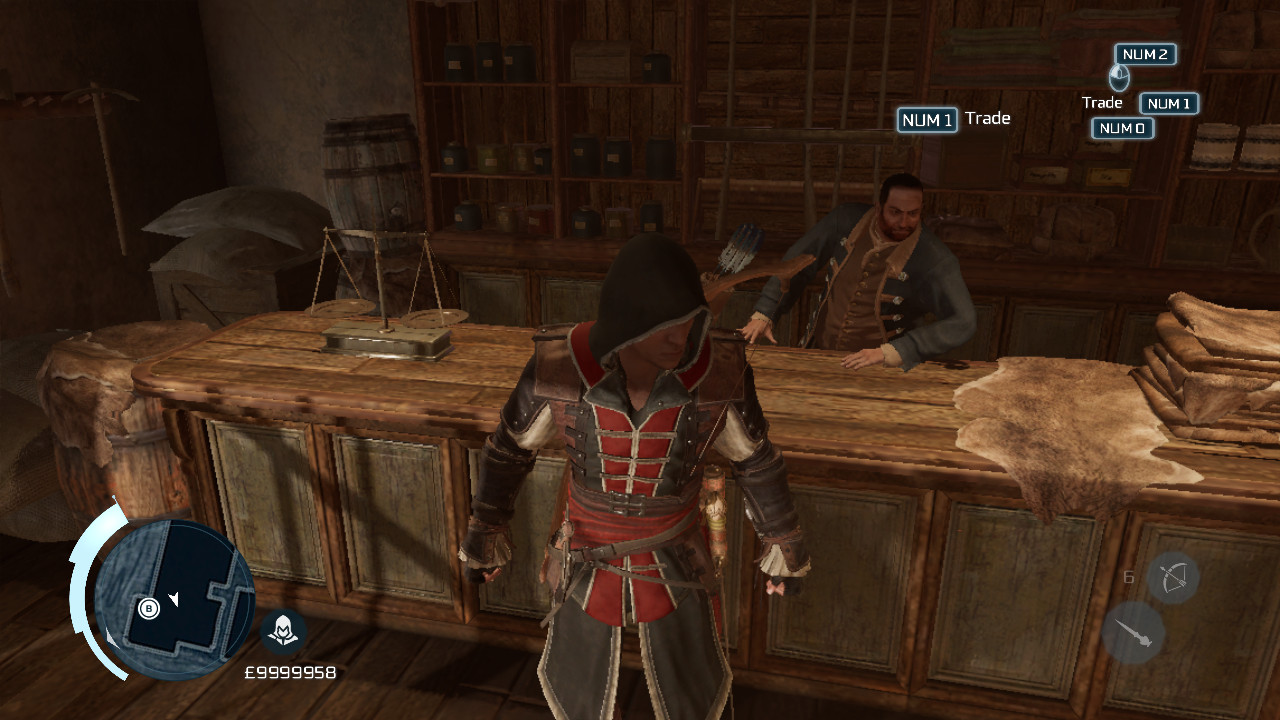The width and height of the screenshot is (1280, 720).
Task: Click the brass weighing scales on the counter
Action: (383, 290)
